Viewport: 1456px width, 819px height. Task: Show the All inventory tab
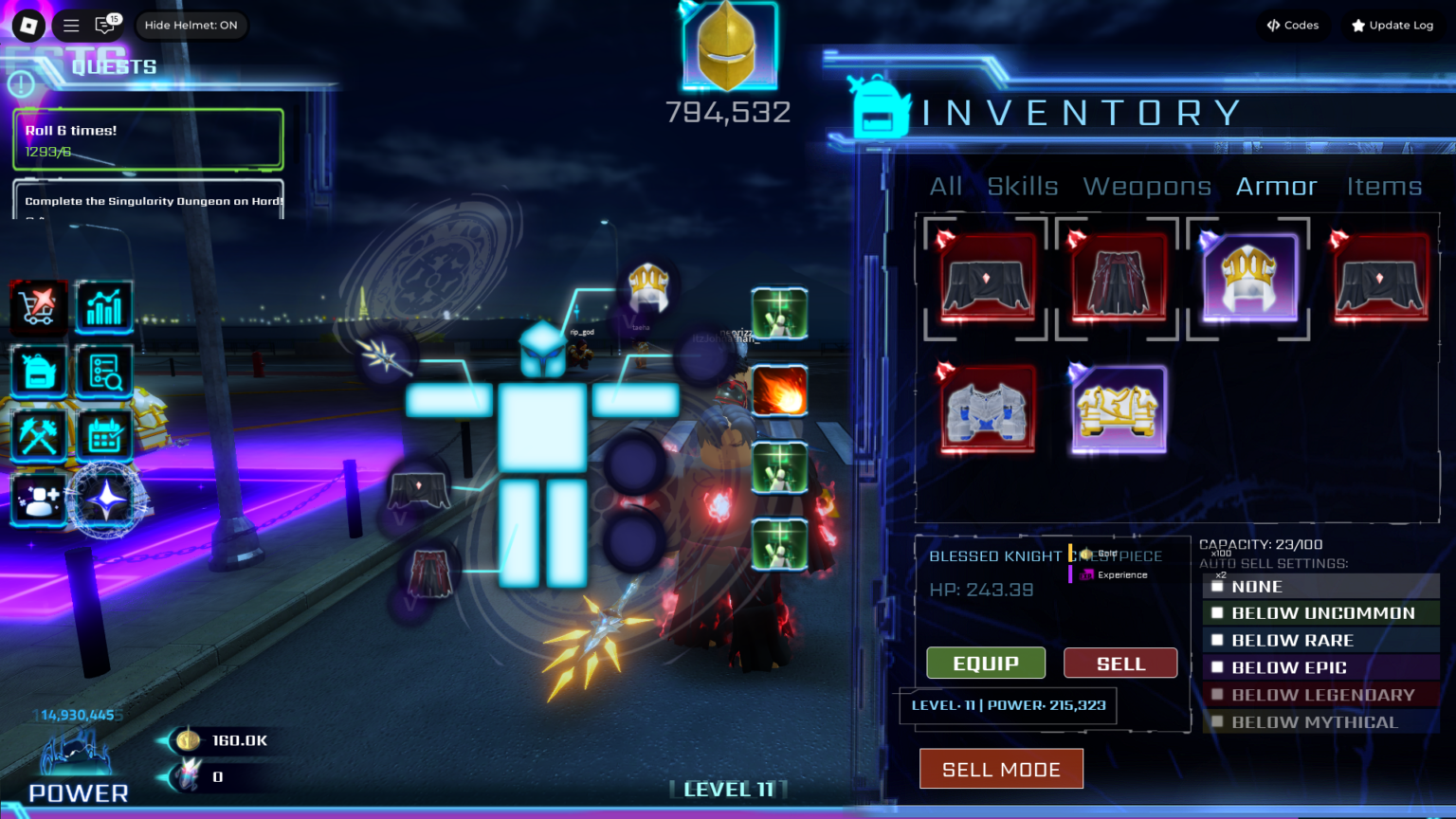[945, 187]
